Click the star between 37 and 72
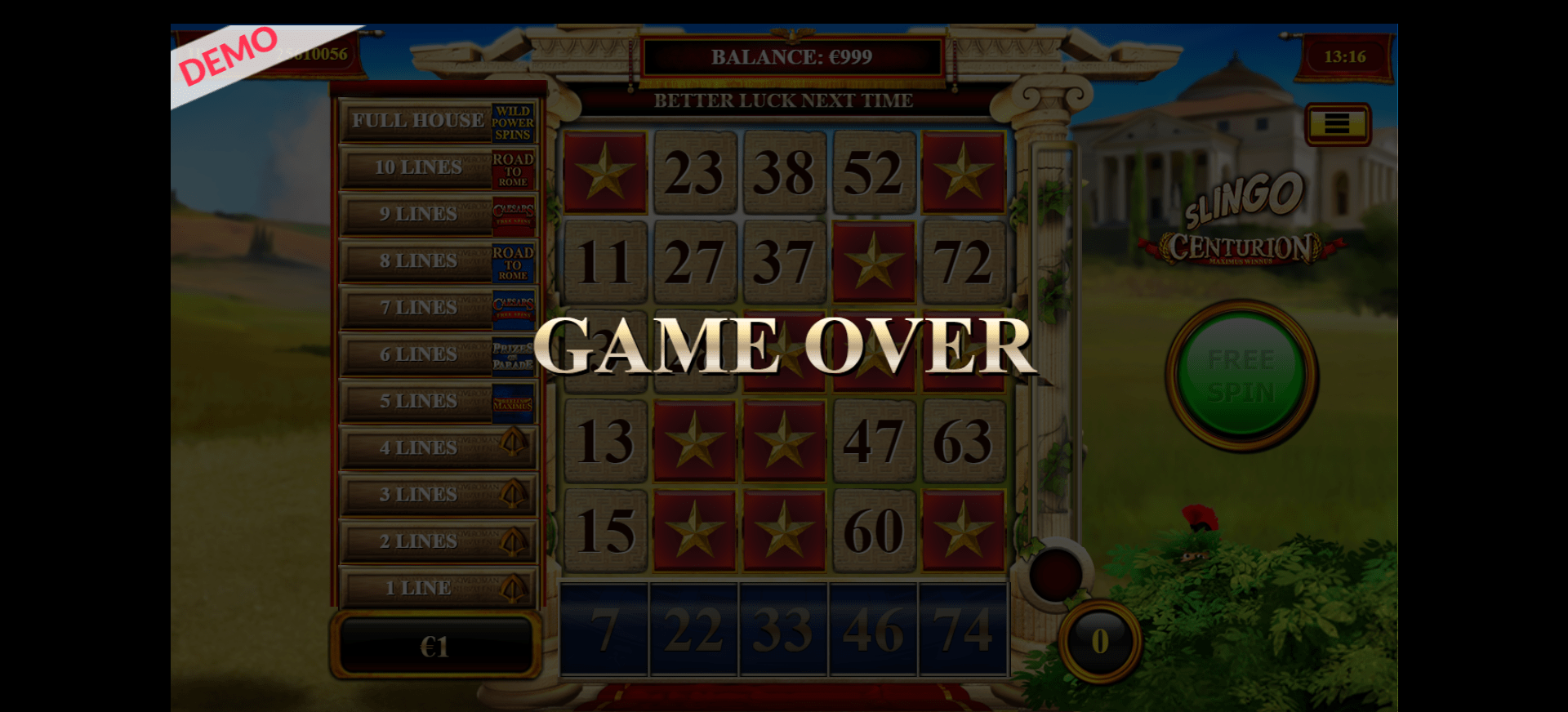This screenshot has width=1568, height=712. pos(875,262)
